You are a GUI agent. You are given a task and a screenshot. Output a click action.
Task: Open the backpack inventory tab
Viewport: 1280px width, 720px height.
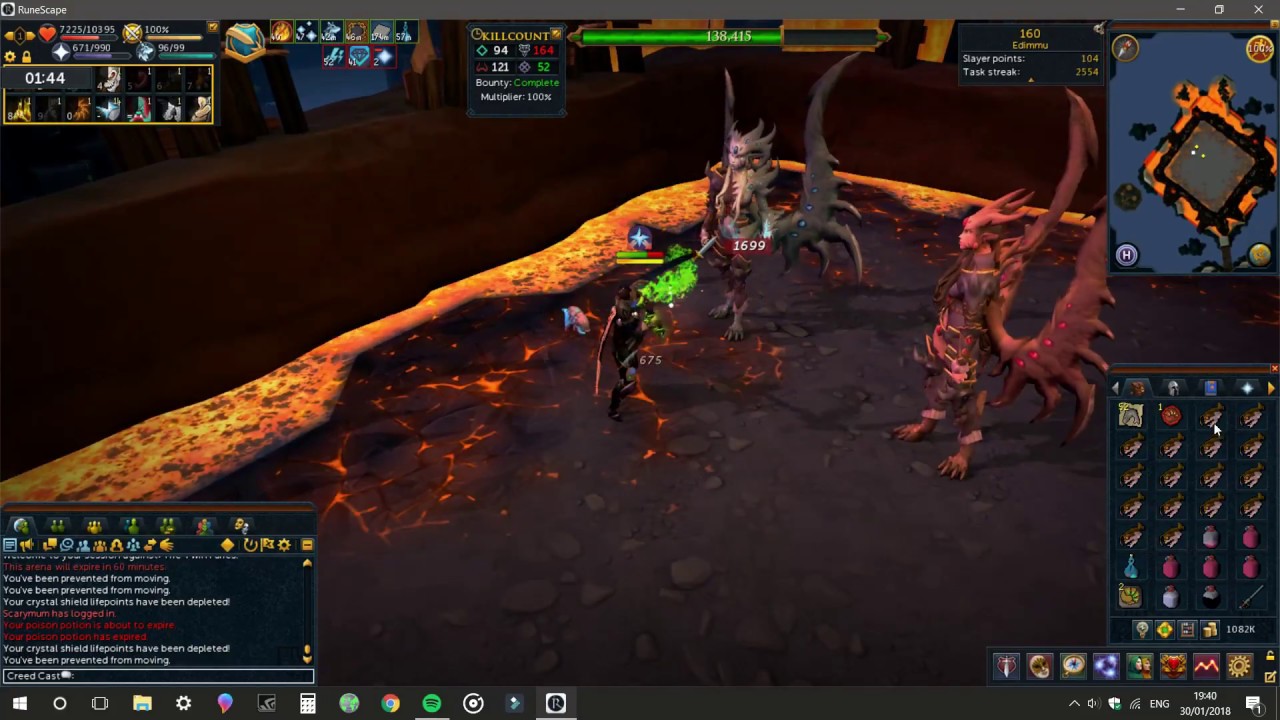coord(1138,388)
